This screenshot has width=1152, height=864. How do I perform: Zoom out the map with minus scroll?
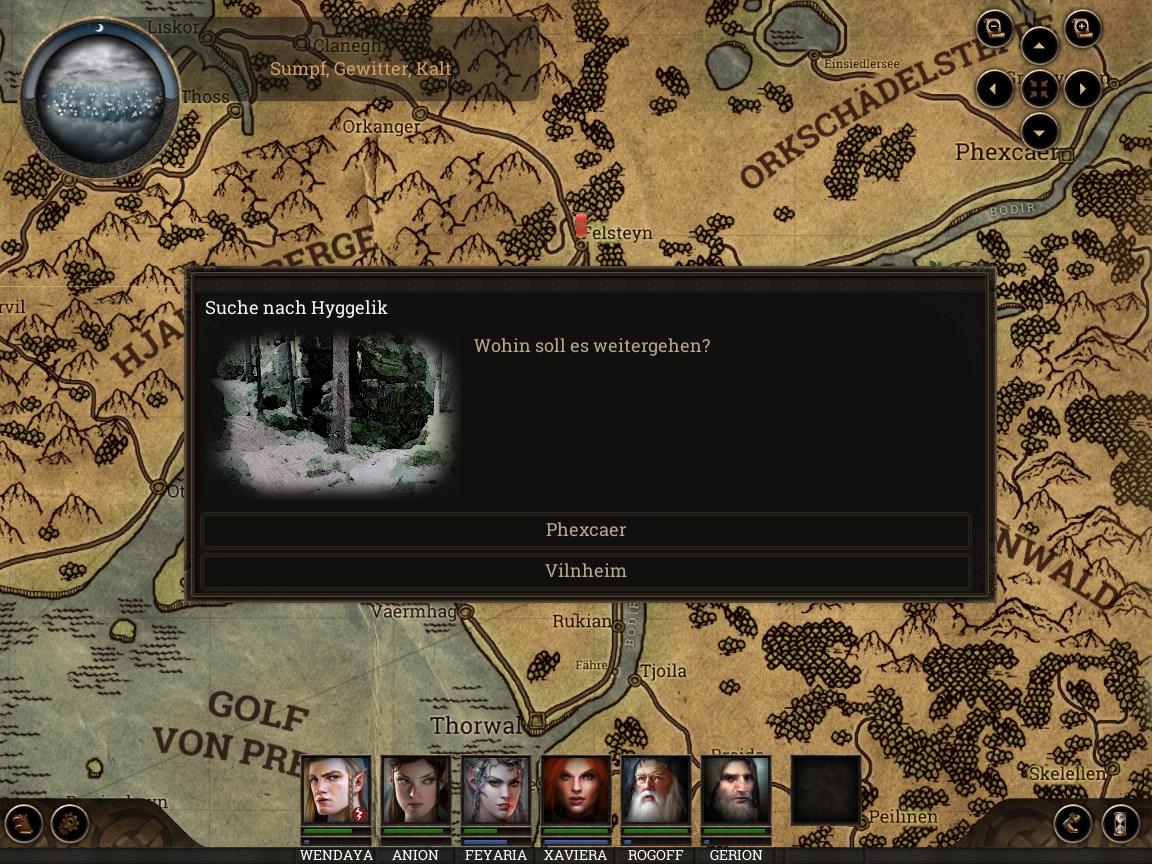(995, 28)
